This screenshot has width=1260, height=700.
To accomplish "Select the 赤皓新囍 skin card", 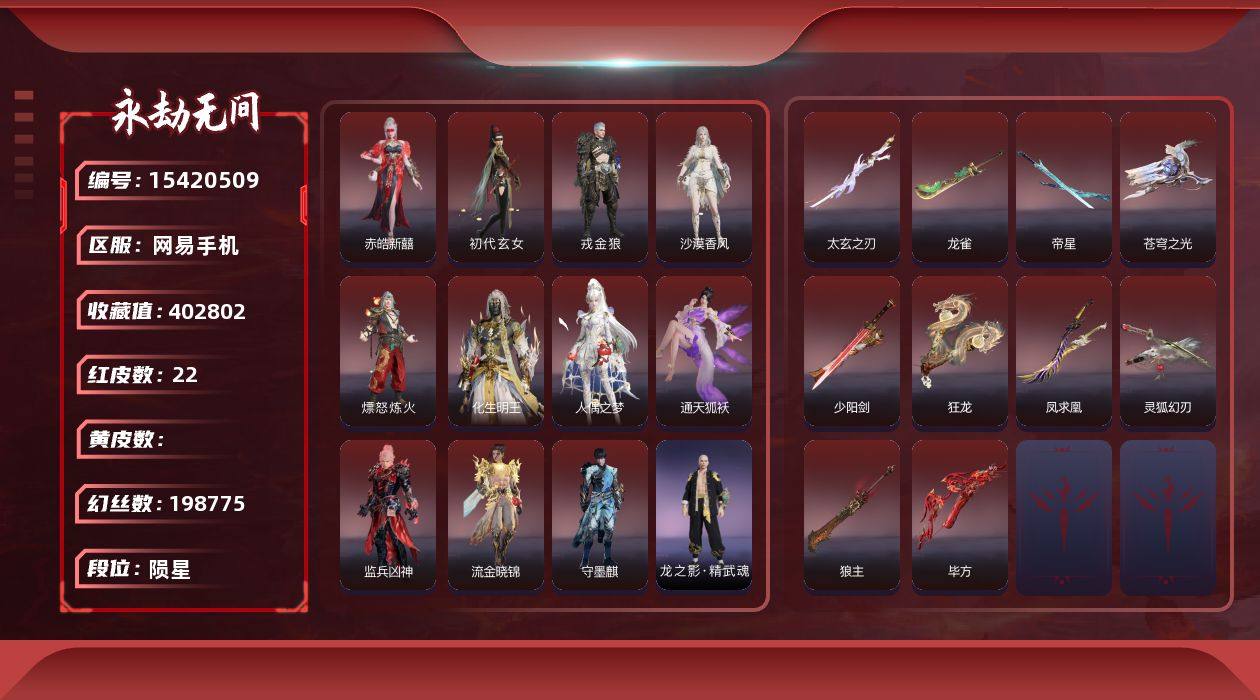I will click(388, 187).
